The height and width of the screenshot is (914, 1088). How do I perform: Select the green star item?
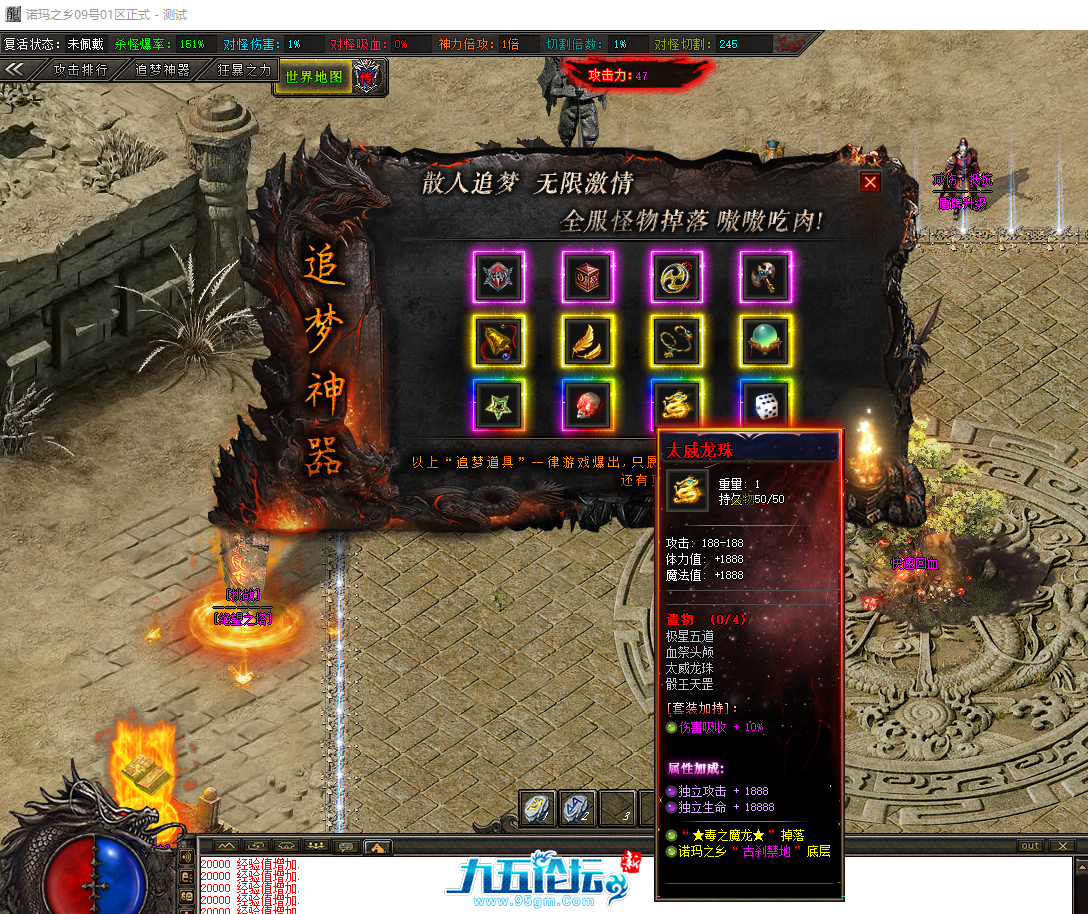coord(499,406)
